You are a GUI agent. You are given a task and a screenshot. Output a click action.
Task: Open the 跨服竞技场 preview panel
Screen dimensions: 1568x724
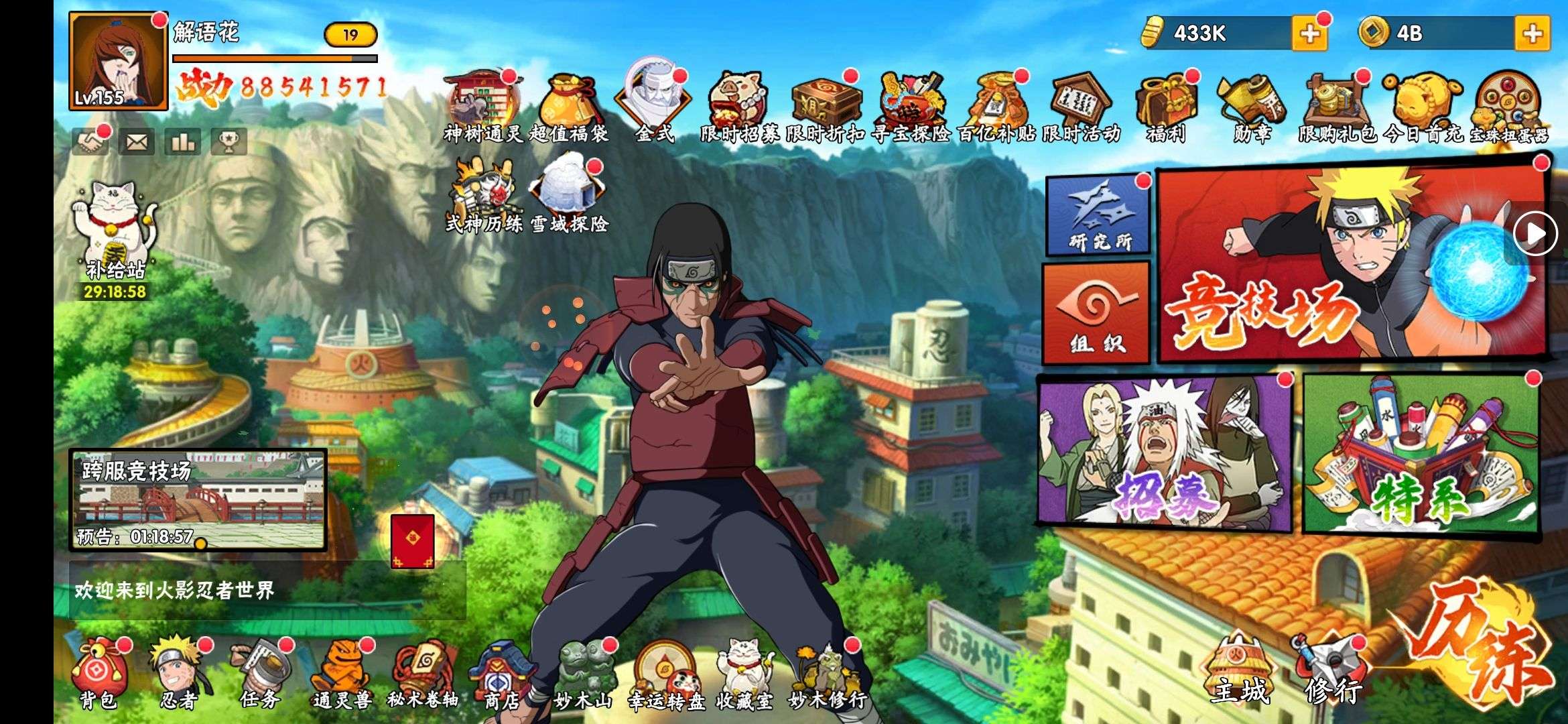tap(198, 499)
